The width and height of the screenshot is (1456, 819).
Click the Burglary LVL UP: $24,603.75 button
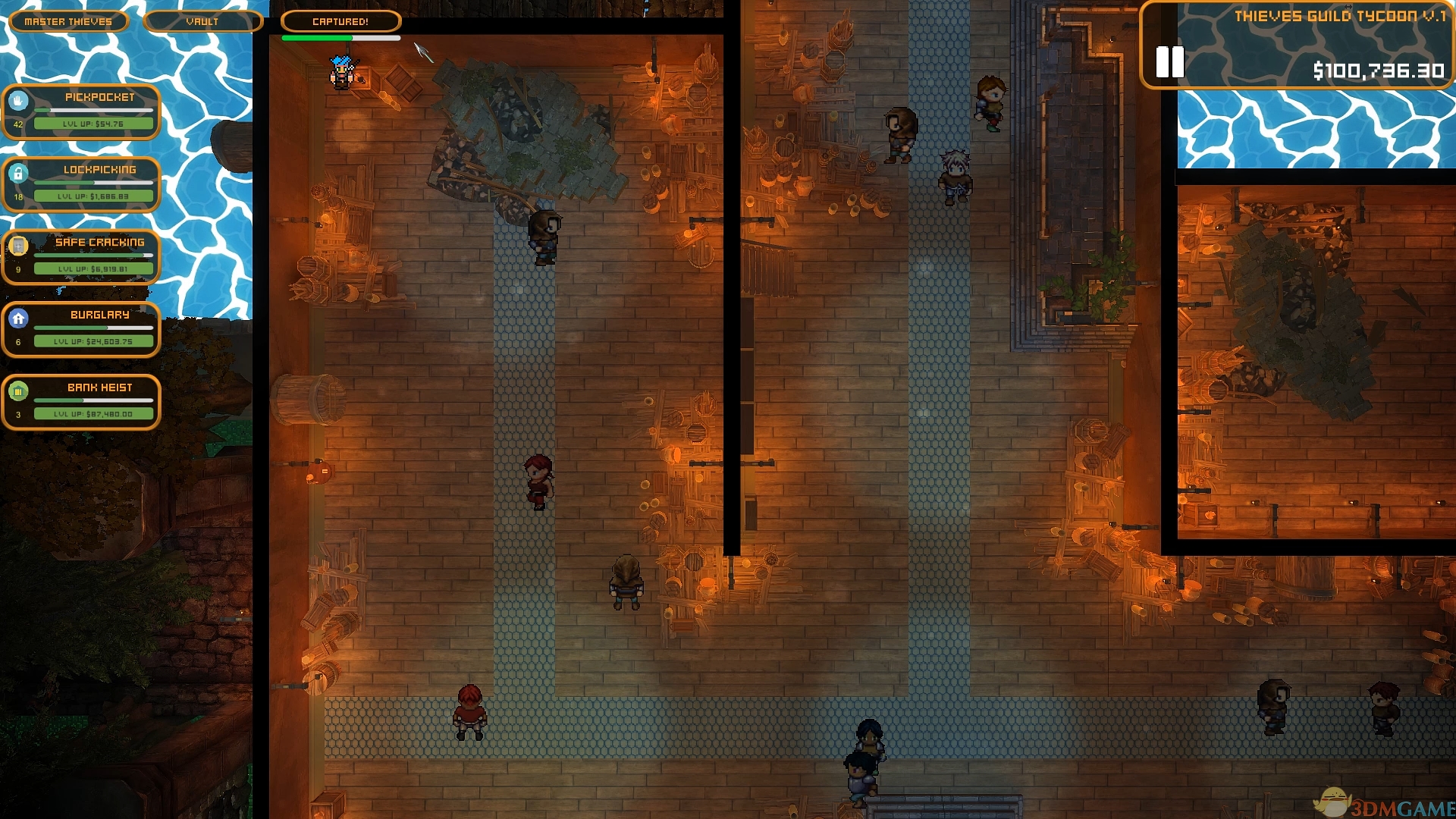pyautogui.click(x=93, y=340)
